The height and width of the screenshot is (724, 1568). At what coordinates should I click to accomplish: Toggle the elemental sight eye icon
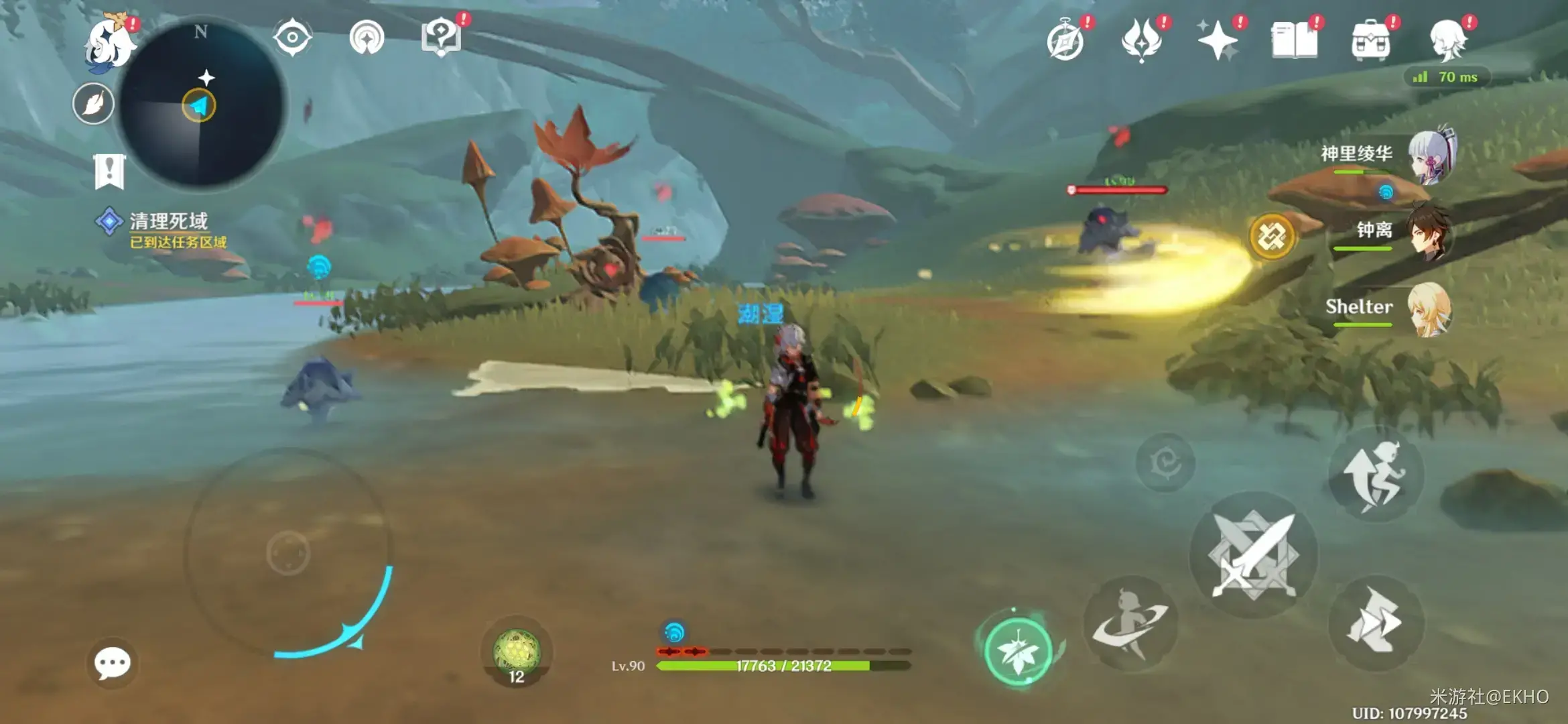pyautogui.click(x=292, y=38)
